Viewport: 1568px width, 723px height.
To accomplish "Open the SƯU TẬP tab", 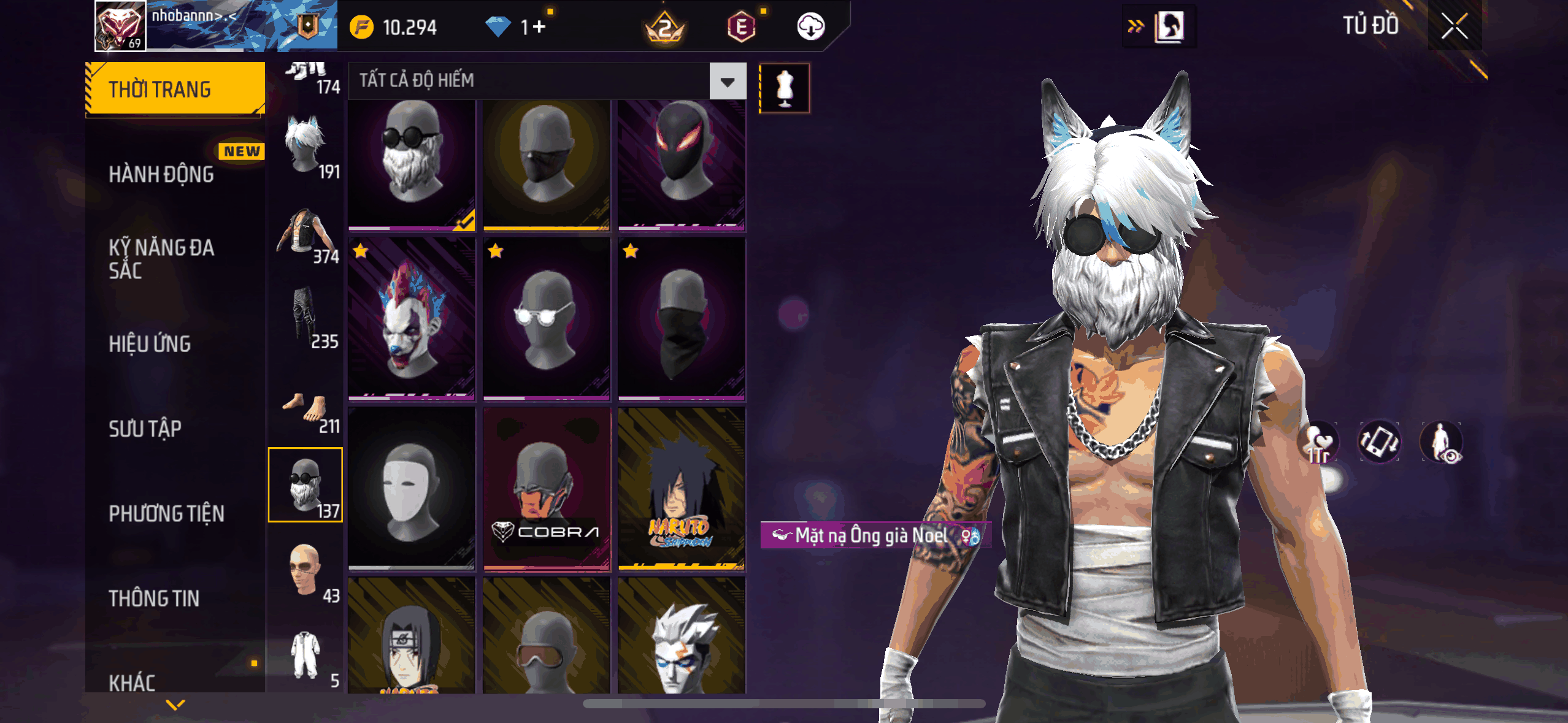I will coord(145,429).
